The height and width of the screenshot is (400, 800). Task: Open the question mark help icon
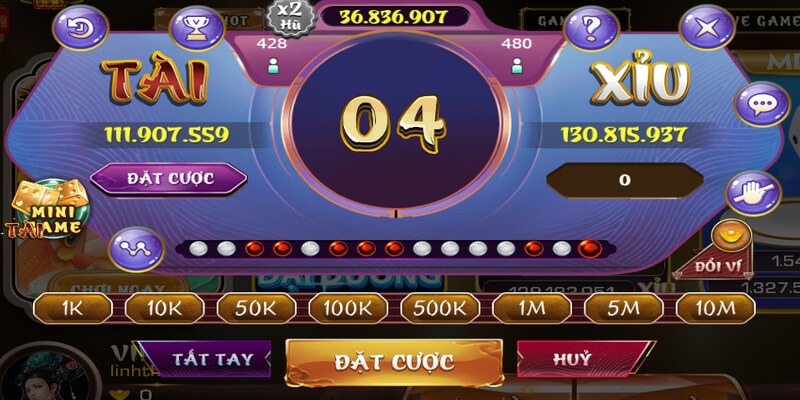point(591,27)
